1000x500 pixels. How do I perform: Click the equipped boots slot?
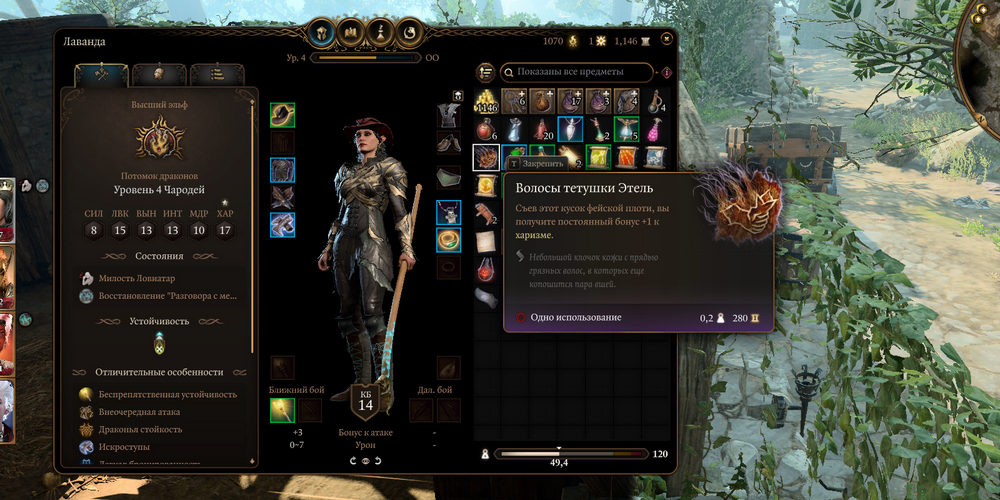282,225
